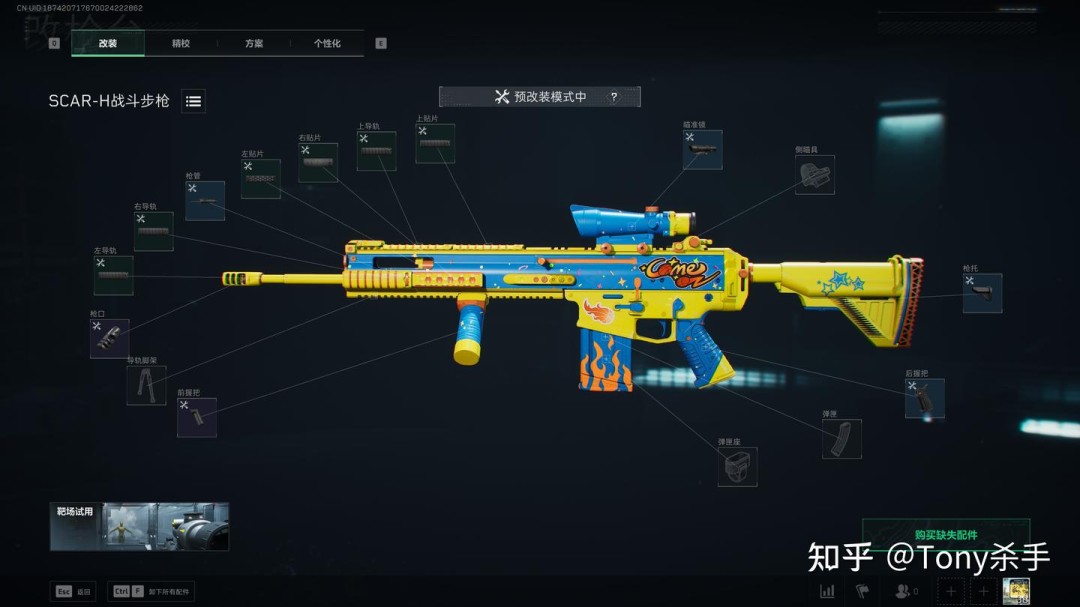The width and height of the screenshot is (1080, 607).
Task: Choose the 左导轨 left rail slot
Action: pos(114,275)
